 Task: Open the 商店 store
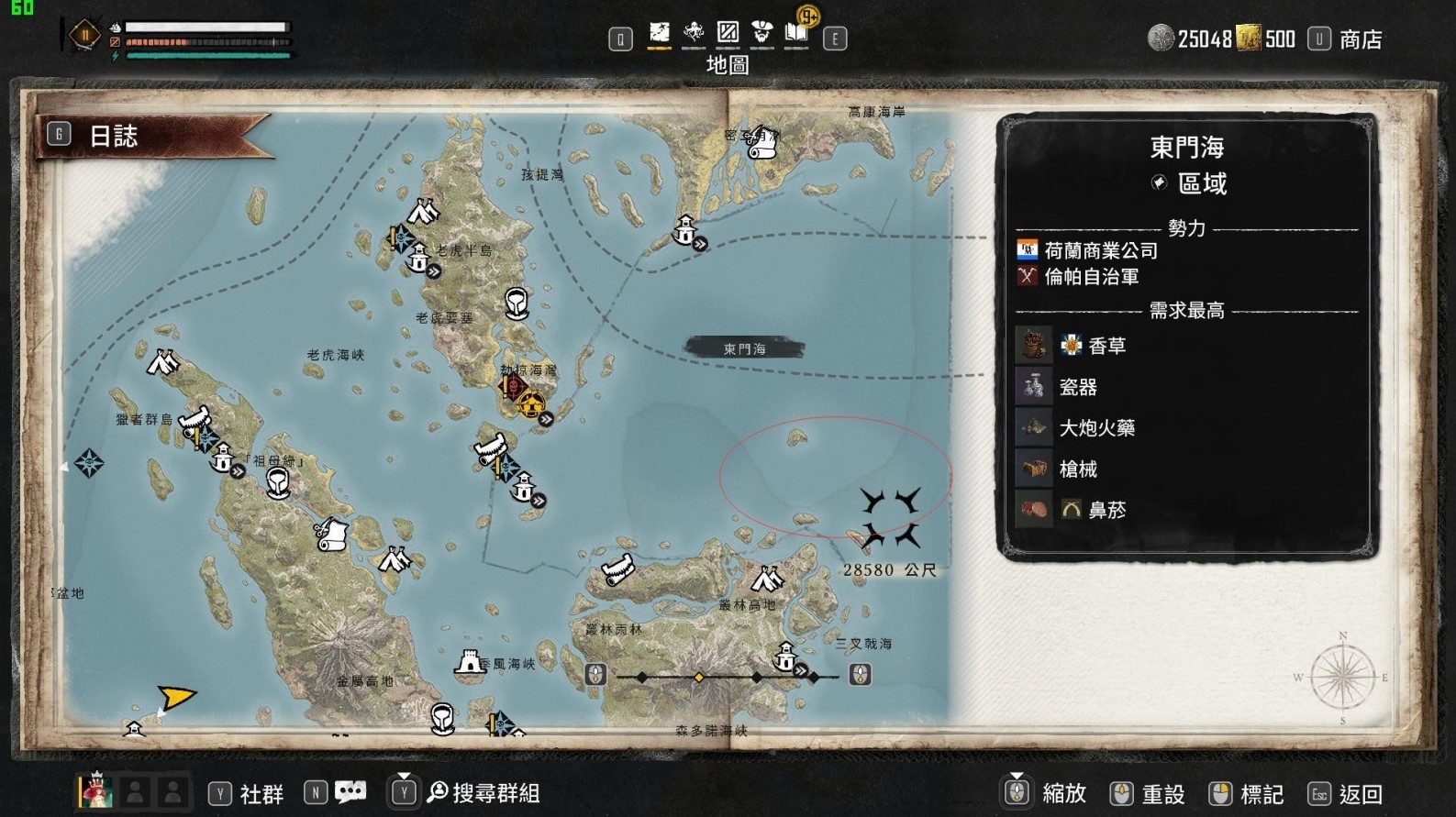[1360, 39]
